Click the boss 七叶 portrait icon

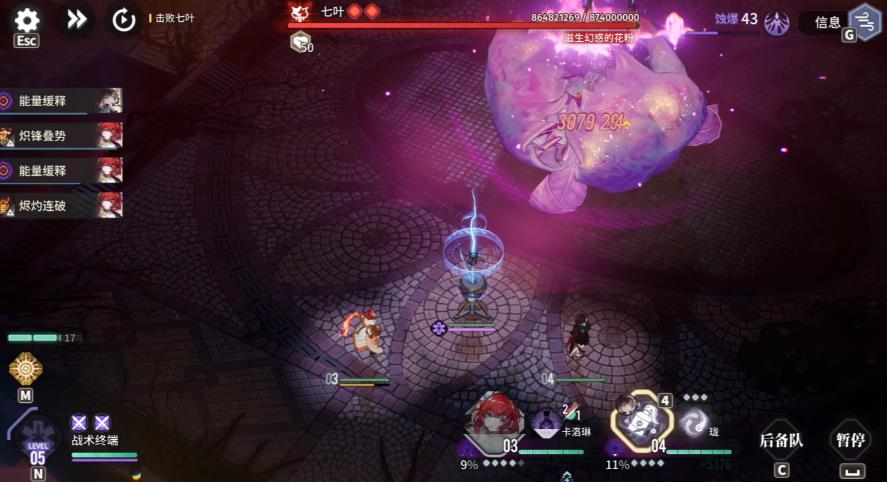pyautogui.click(x=299, y=12)
